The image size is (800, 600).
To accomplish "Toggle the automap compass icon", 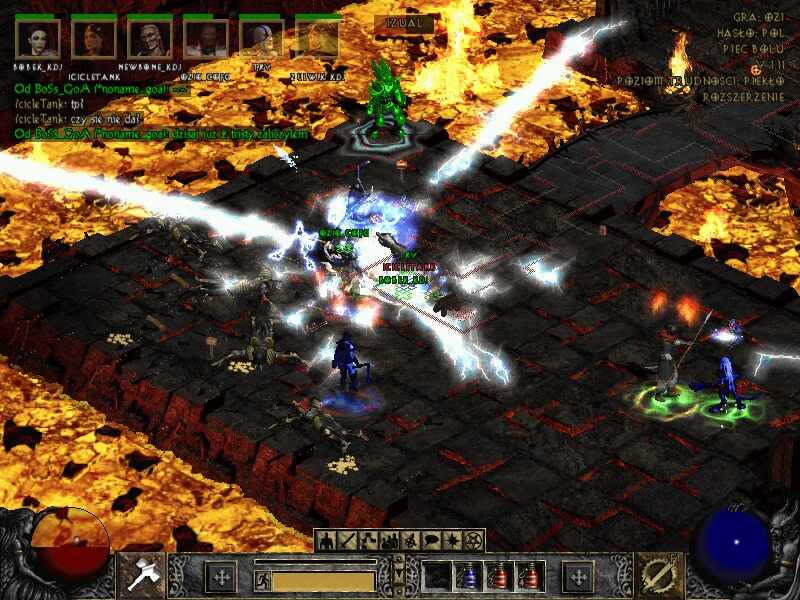I will tap(410, 541).
